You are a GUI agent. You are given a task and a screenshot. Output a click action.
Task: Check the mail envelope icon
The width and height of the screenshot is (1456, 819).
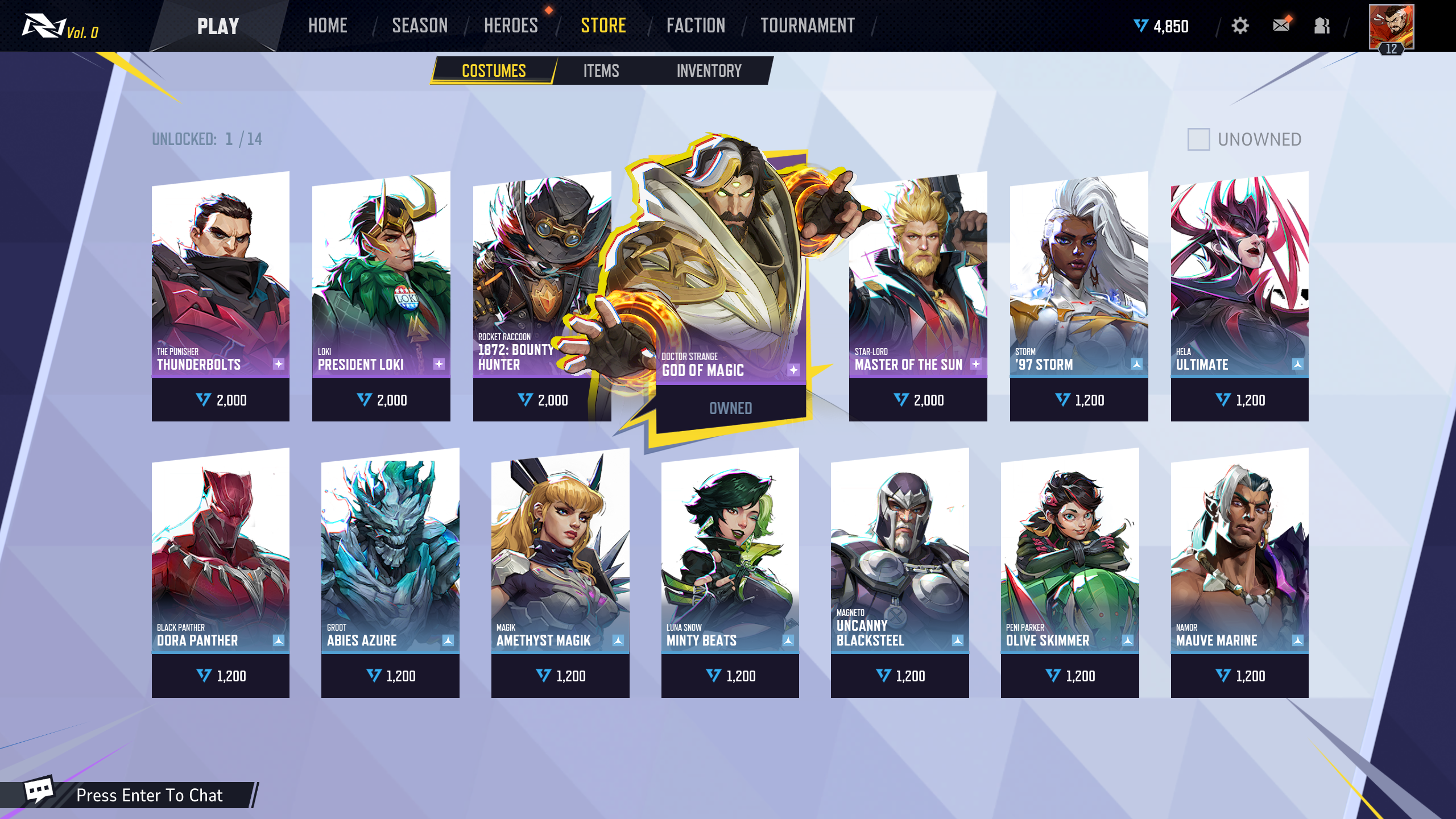coord(1281,26)
